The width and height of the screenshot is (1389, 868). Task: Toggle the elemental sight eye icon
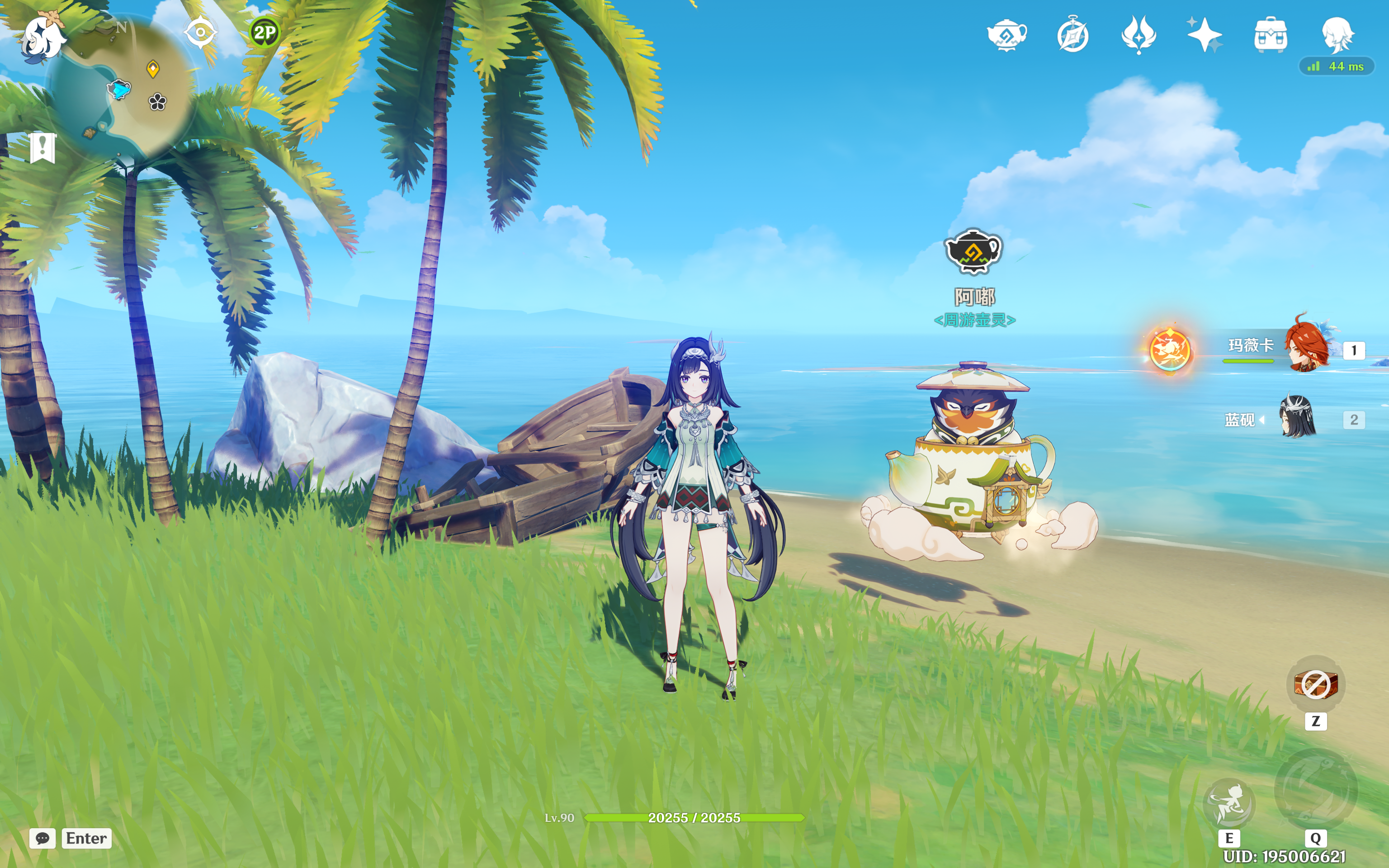pos(200,32)
